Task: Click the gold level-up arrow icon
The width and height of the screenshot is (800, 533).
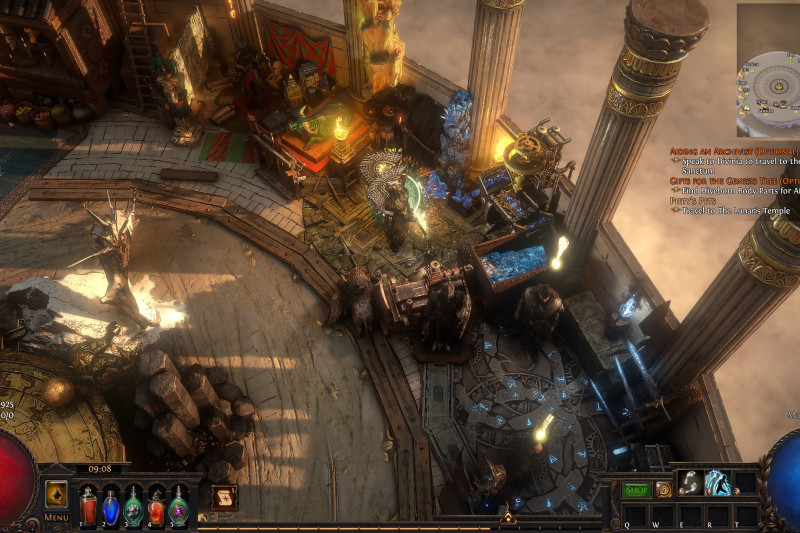Action: 56,494
